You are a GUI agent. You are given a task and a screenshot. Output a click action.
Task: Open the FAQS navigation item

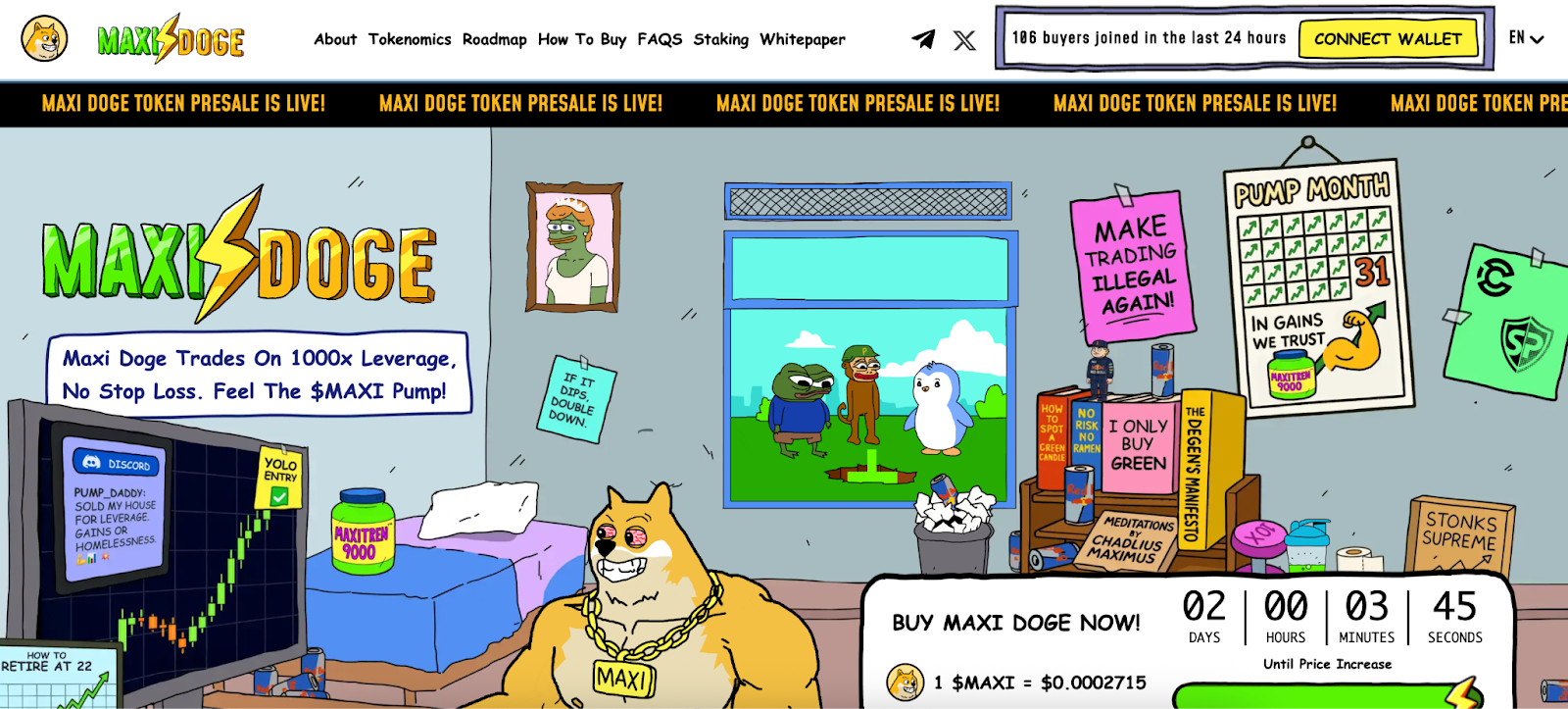660,39
